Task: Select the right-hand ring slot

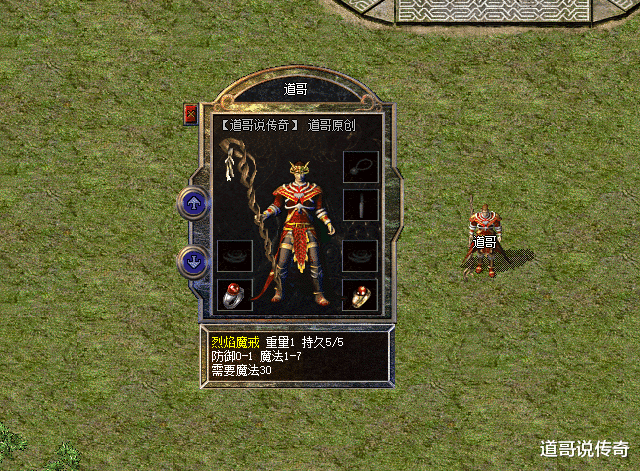Action: point(359,295)
